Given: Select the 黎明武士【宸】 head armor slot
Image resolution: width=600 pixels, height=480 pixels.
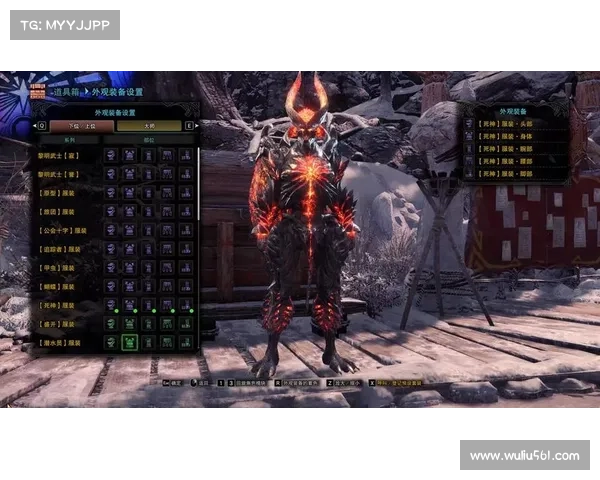Looking at the screenshot, I should tap(109, 155).
